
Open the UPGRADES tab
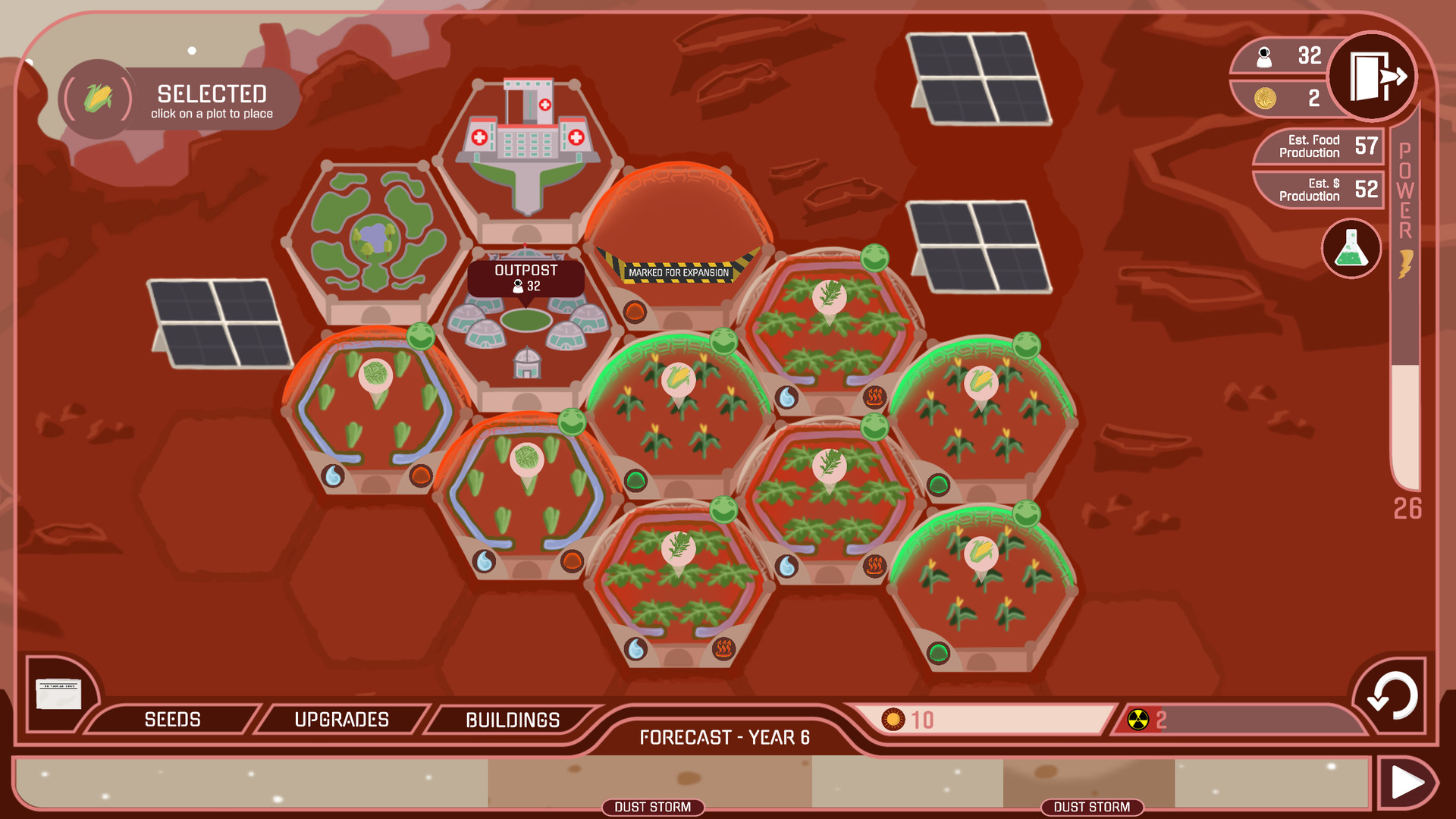(x=343, y=719)
